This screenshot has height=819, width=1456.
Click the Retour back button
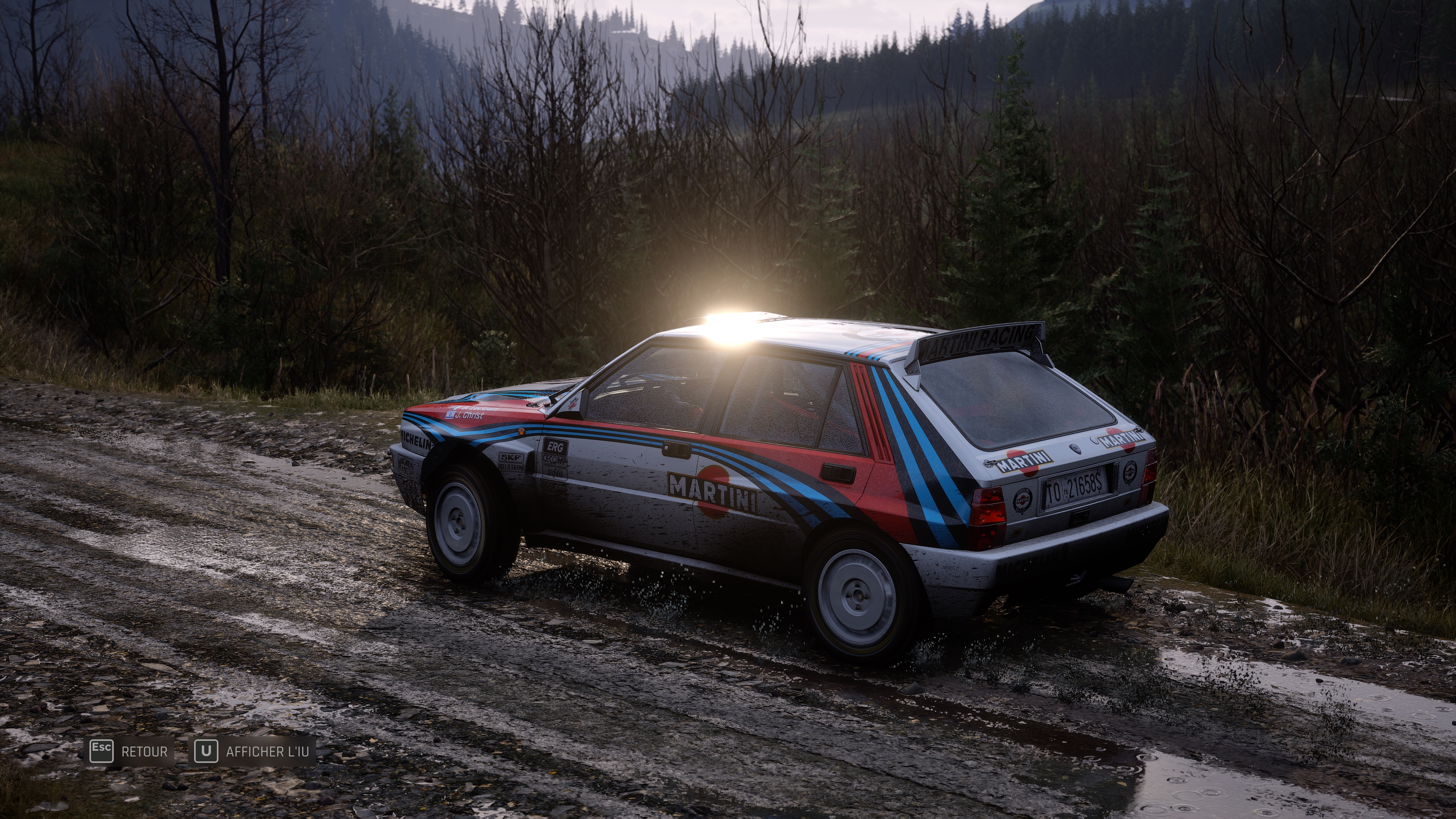click(129, 751)
